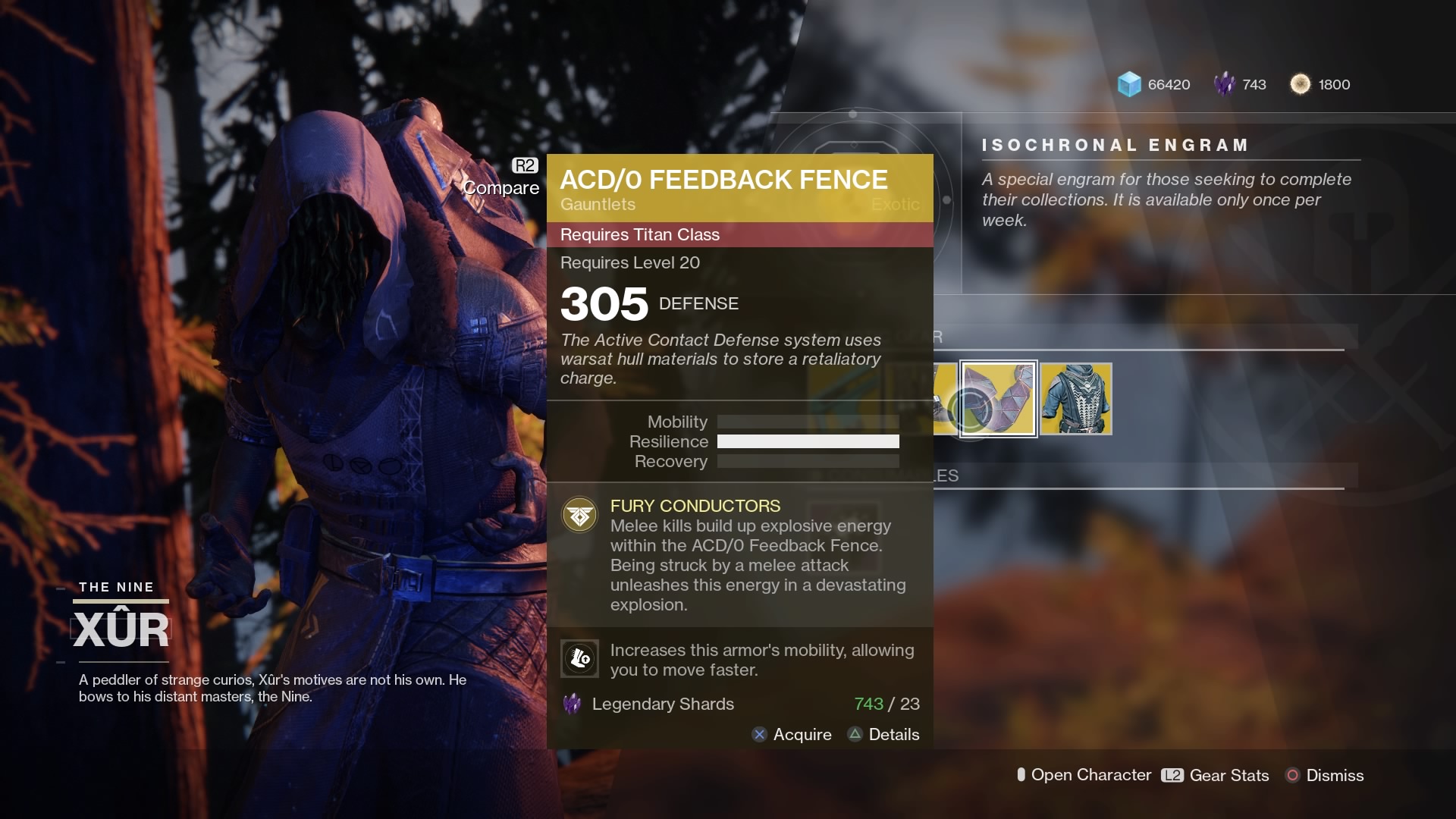Click the triangle Details button icon

click(856, 734)
